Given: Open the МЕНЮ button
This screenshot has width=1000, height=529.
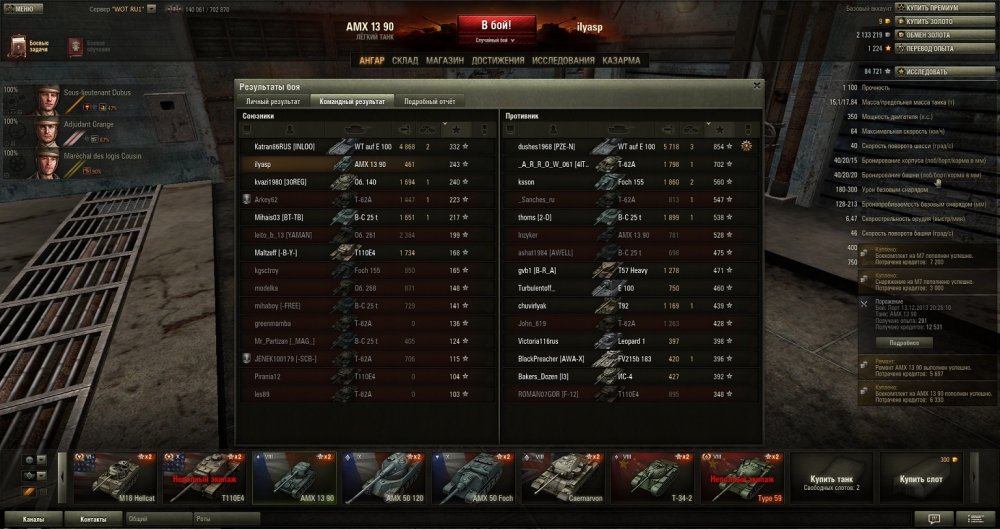Looking at the screenshot, I should 23,8.
